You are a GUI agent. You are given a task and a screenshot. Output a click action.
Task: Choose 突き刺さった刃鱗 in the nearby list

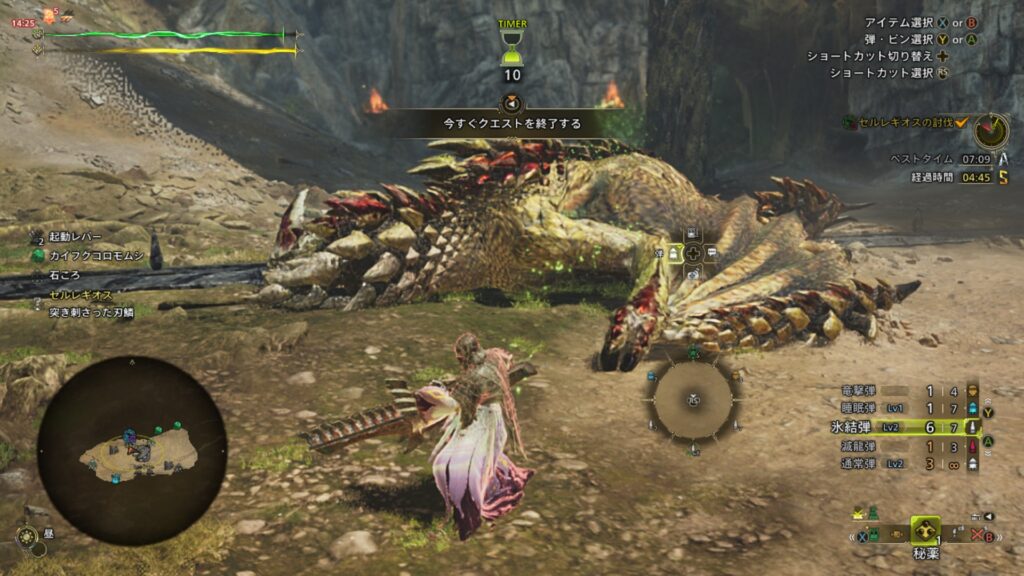tap(90, 312)
